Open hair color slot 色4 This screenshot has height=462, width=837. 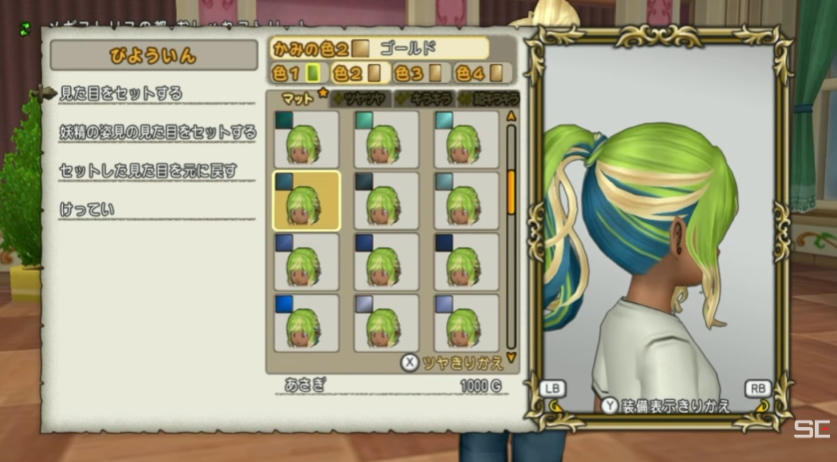[477, 73]
